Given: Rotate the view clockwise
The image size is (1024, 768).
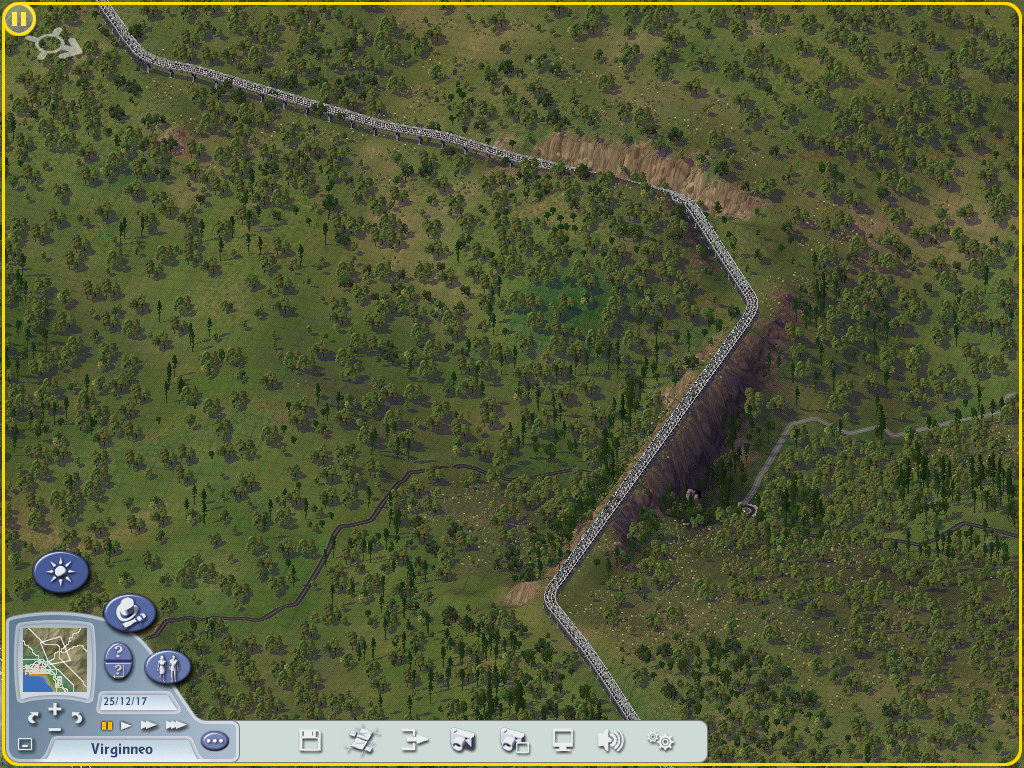Looking at the screenshot, I should pyautogui.click(x=76, y=717).
